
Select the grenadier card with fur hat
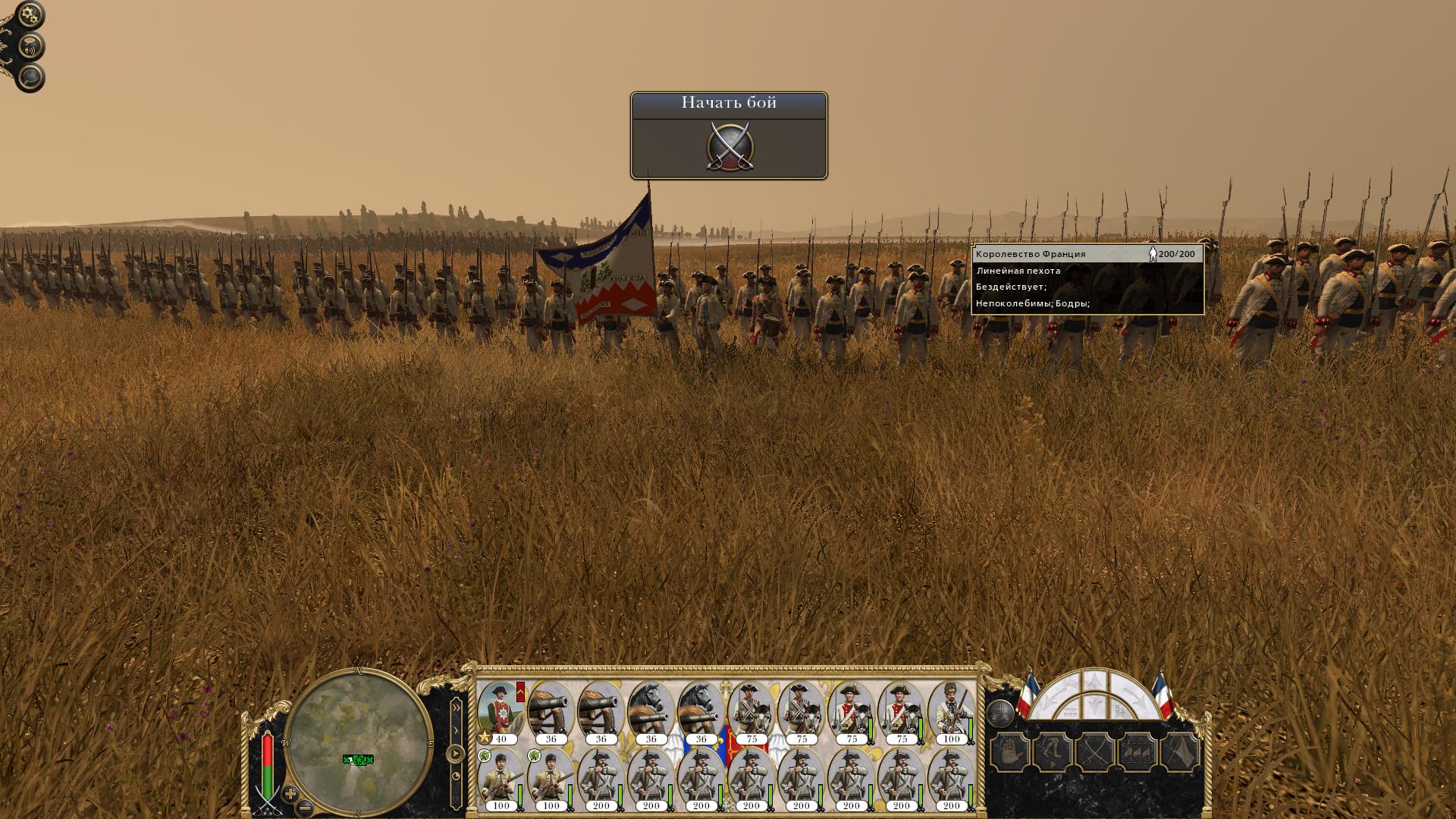(951, 713)
